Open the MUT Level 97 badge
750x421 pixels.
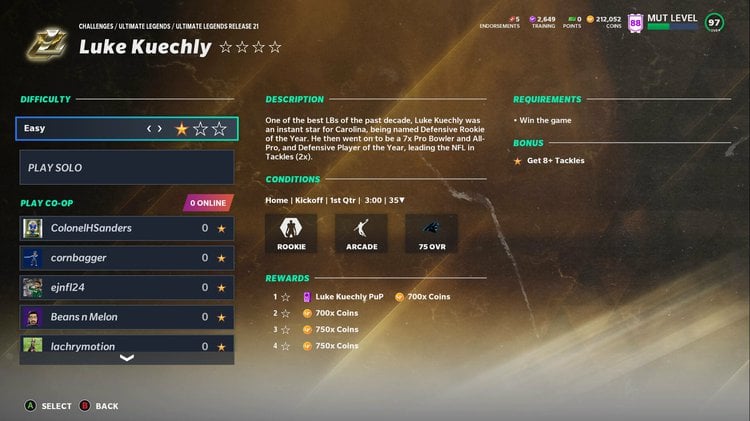coord(713,22)
